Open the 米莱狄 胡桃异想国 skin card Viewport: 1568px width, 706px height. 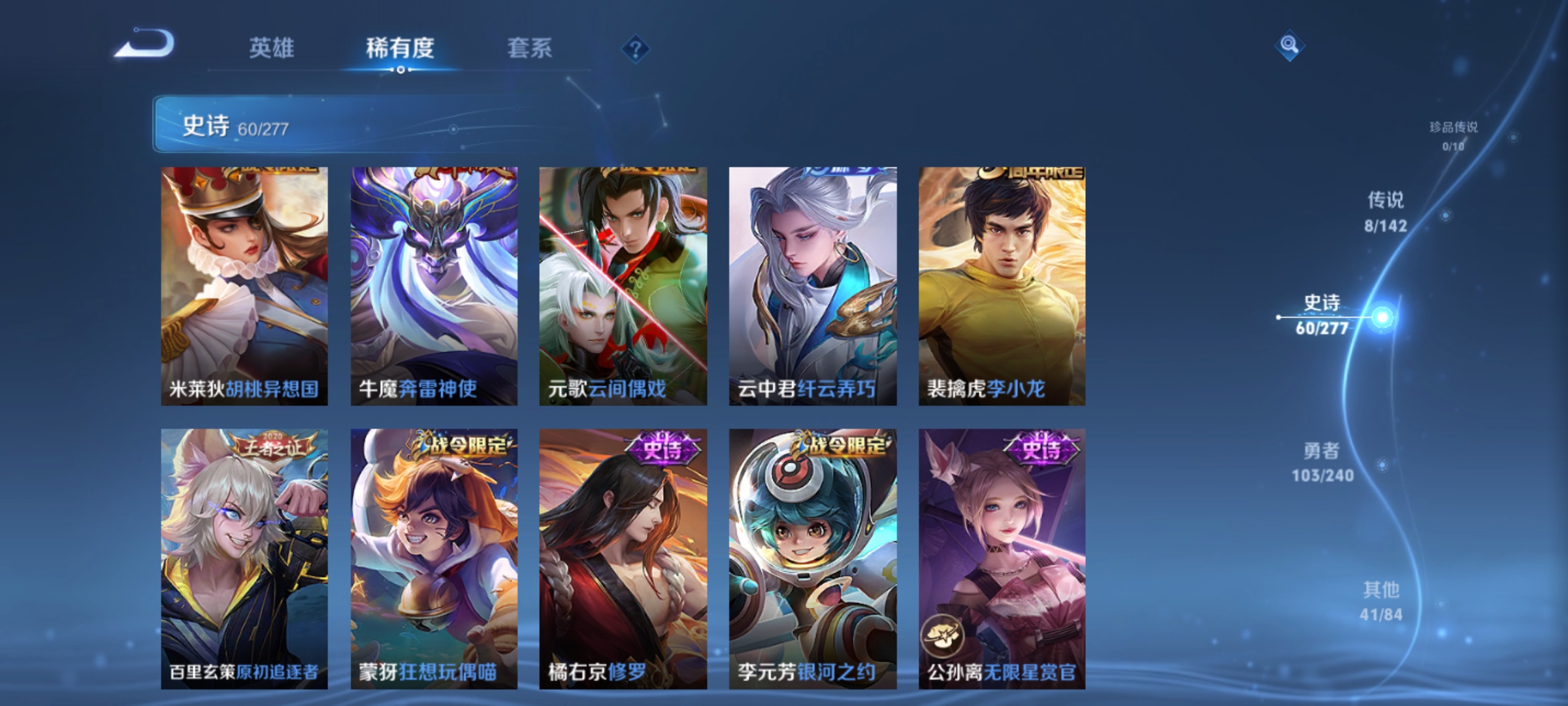[242, 284]
